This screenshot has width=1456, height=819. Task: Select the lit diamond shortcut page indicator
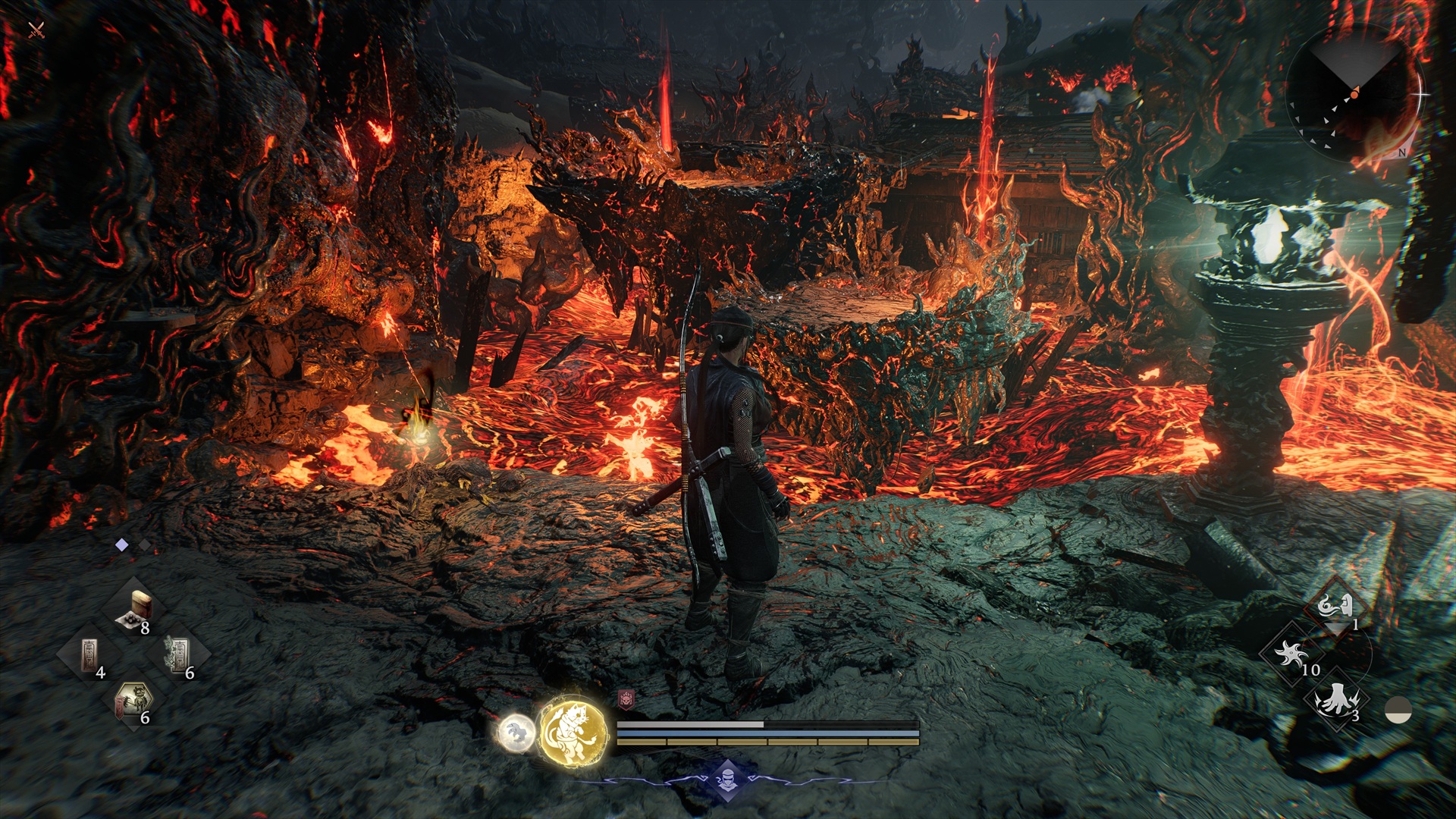coord(121,544)
